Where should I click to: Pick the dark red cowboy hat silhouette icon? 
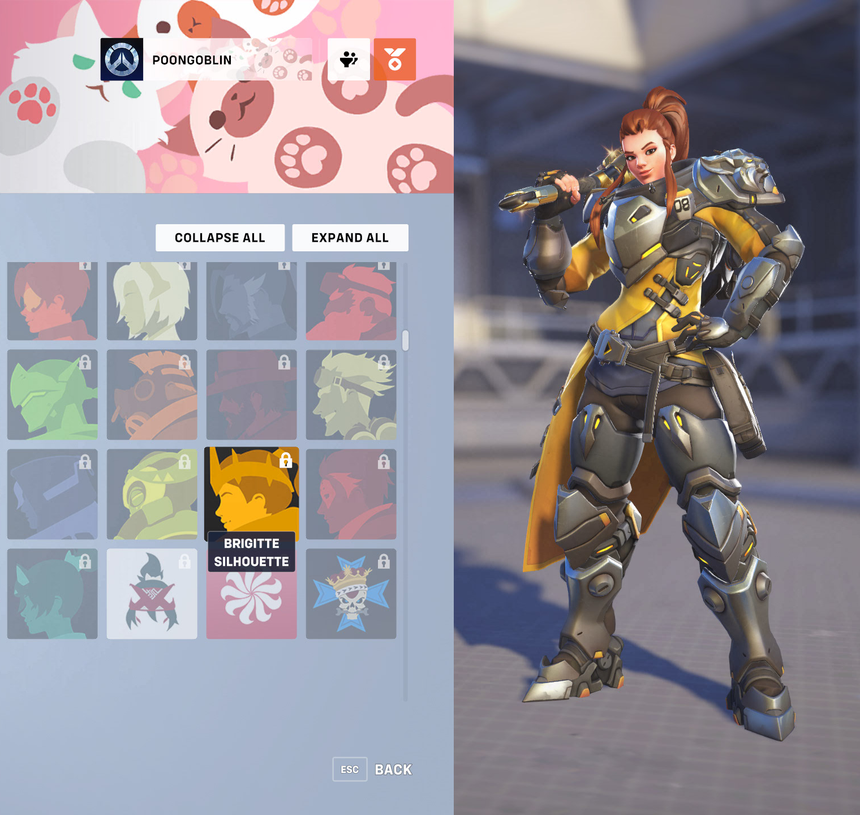[251, 394]
